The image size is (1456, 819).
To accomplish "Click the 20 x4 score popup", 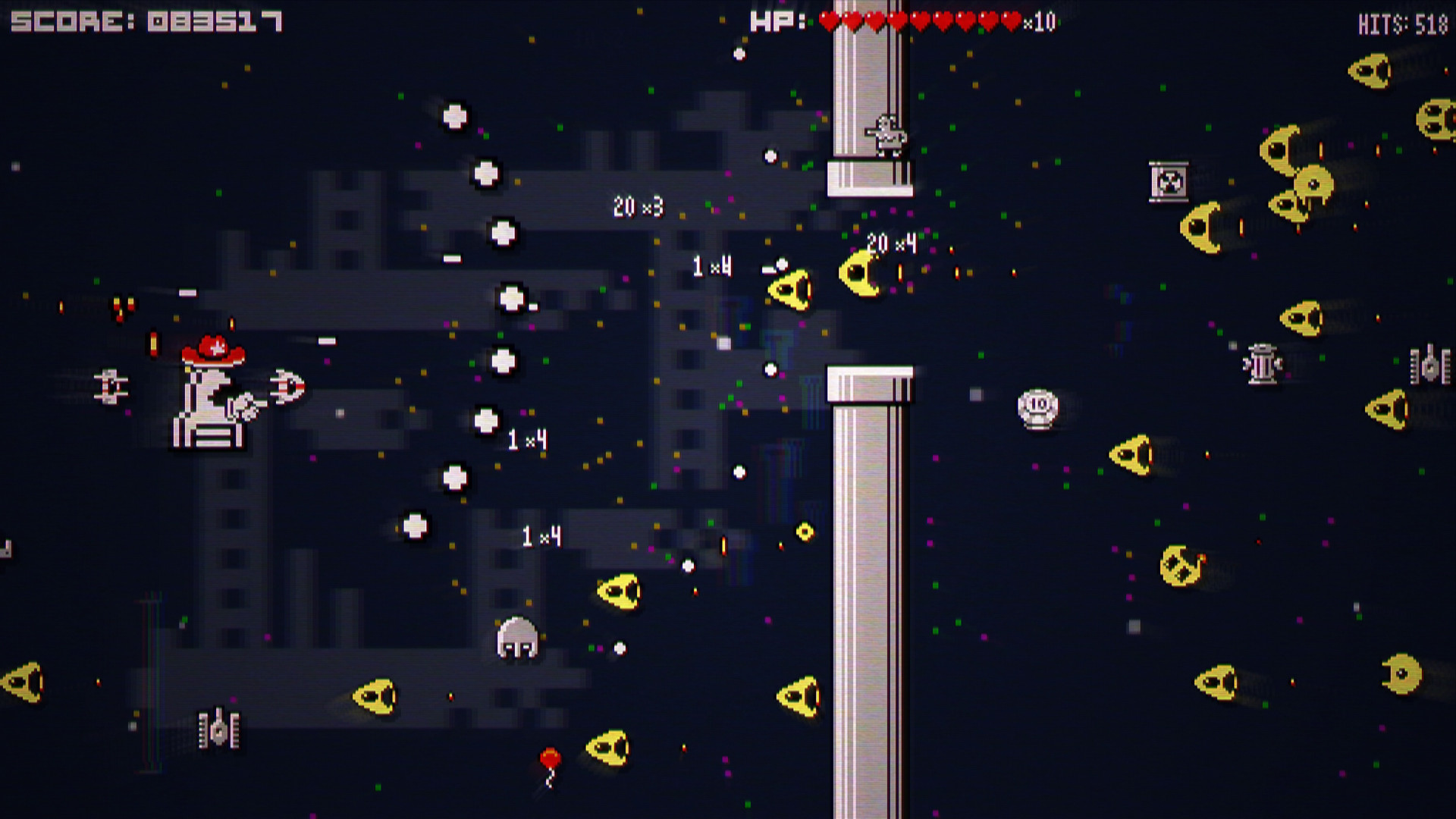I will coord(893,243).
